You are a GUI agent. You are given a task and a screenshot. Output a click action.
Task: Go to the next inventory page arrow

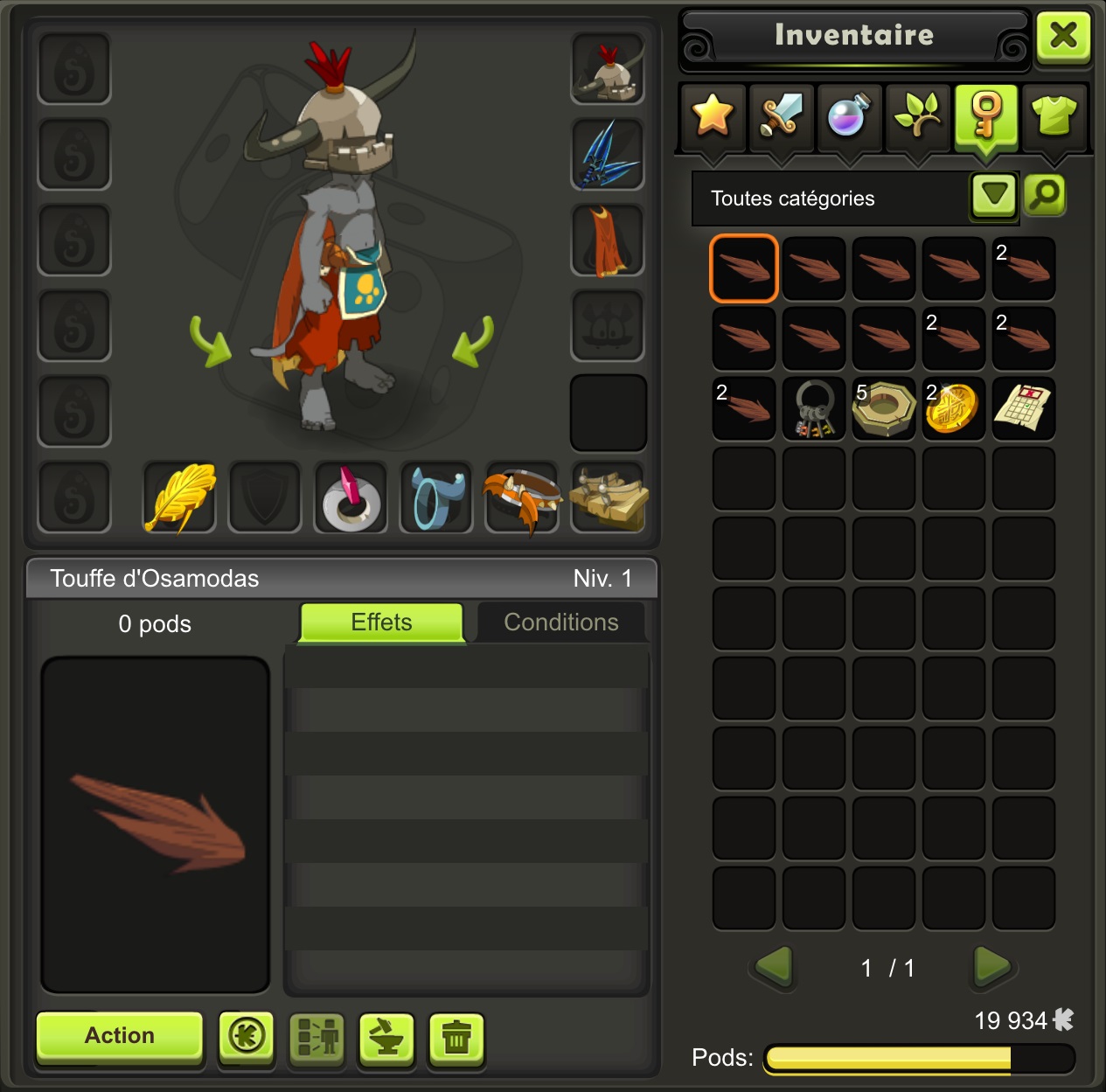click(x=991, y=967)
